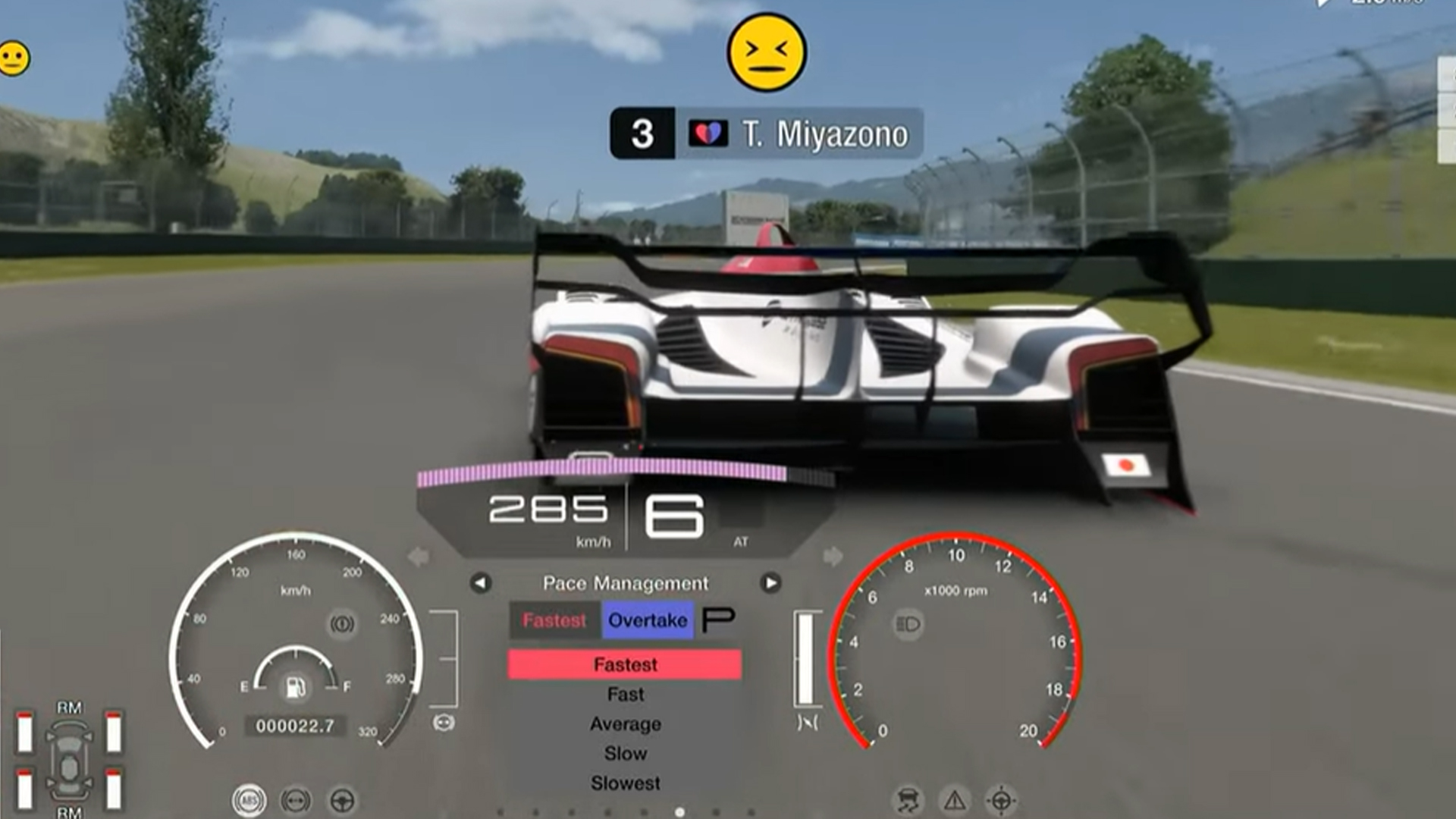Select the traction control skidding-car icon
The height and width of the screenshot is (819, 1456).
[x=908, y=800]
